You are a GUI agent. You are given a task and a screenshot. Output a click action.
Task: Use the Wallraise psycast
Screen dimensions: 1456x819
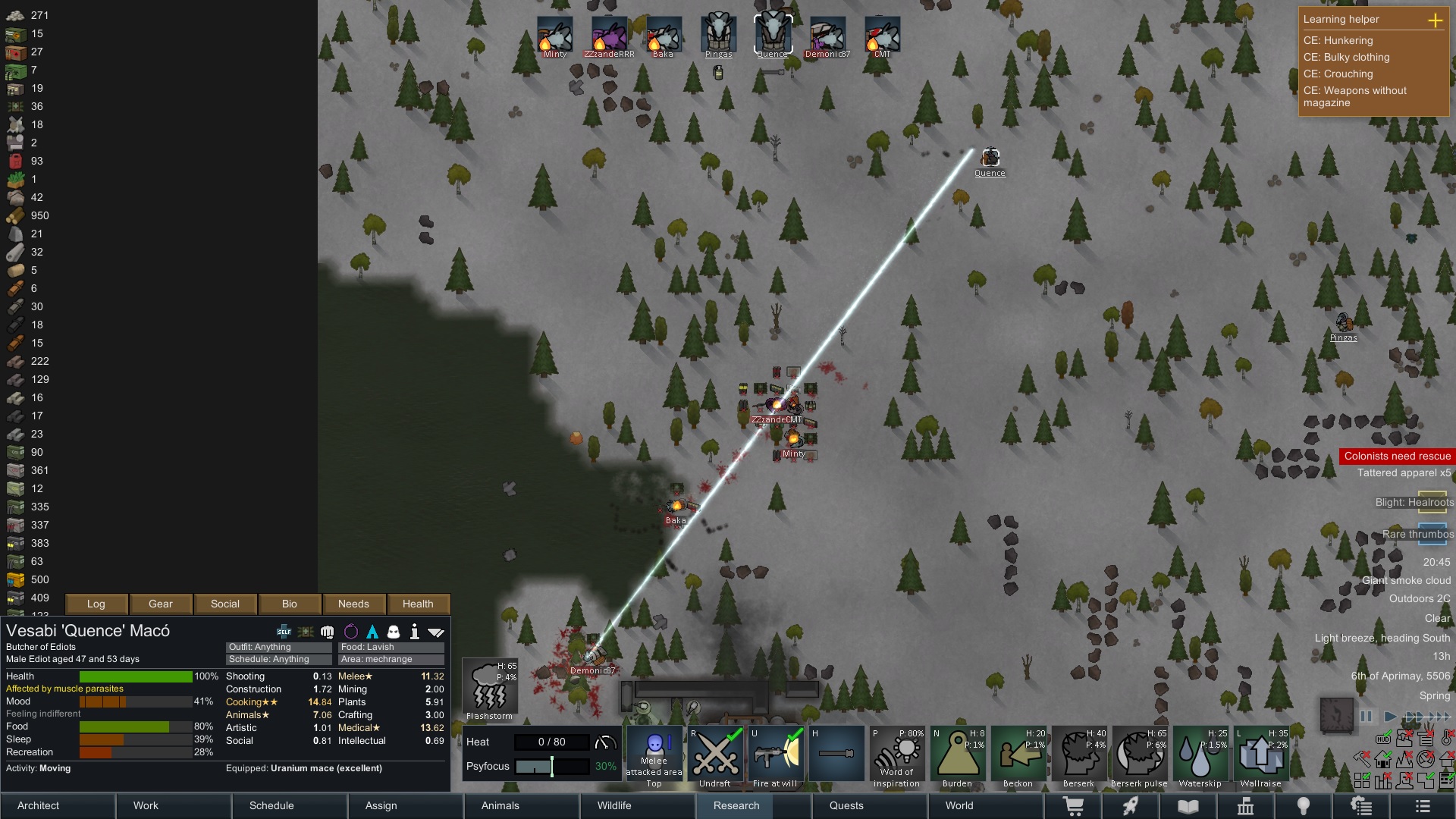tap(1260, 755)
